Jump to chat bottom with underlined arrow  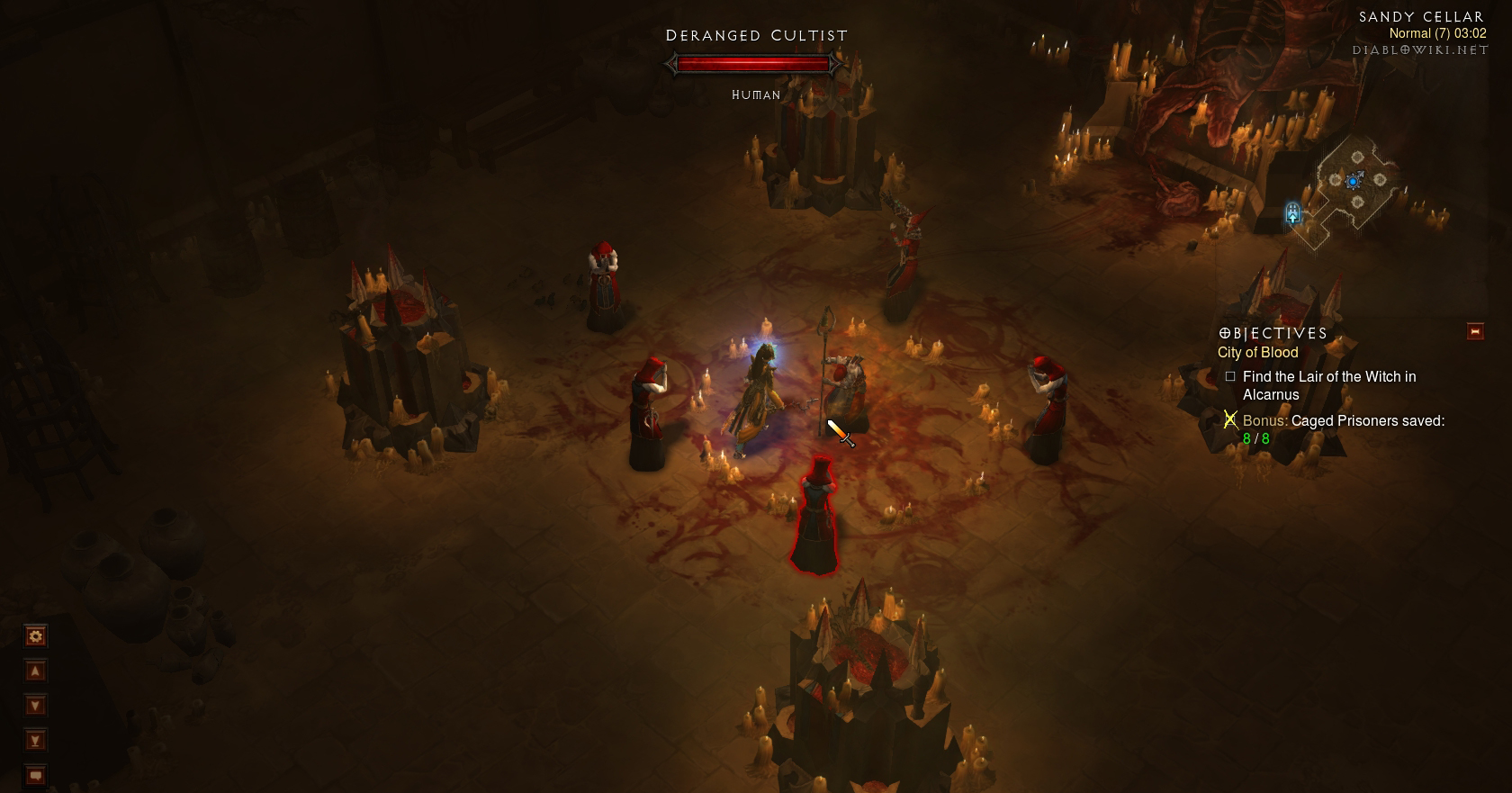pyautogui.click(x=35, y=741)
